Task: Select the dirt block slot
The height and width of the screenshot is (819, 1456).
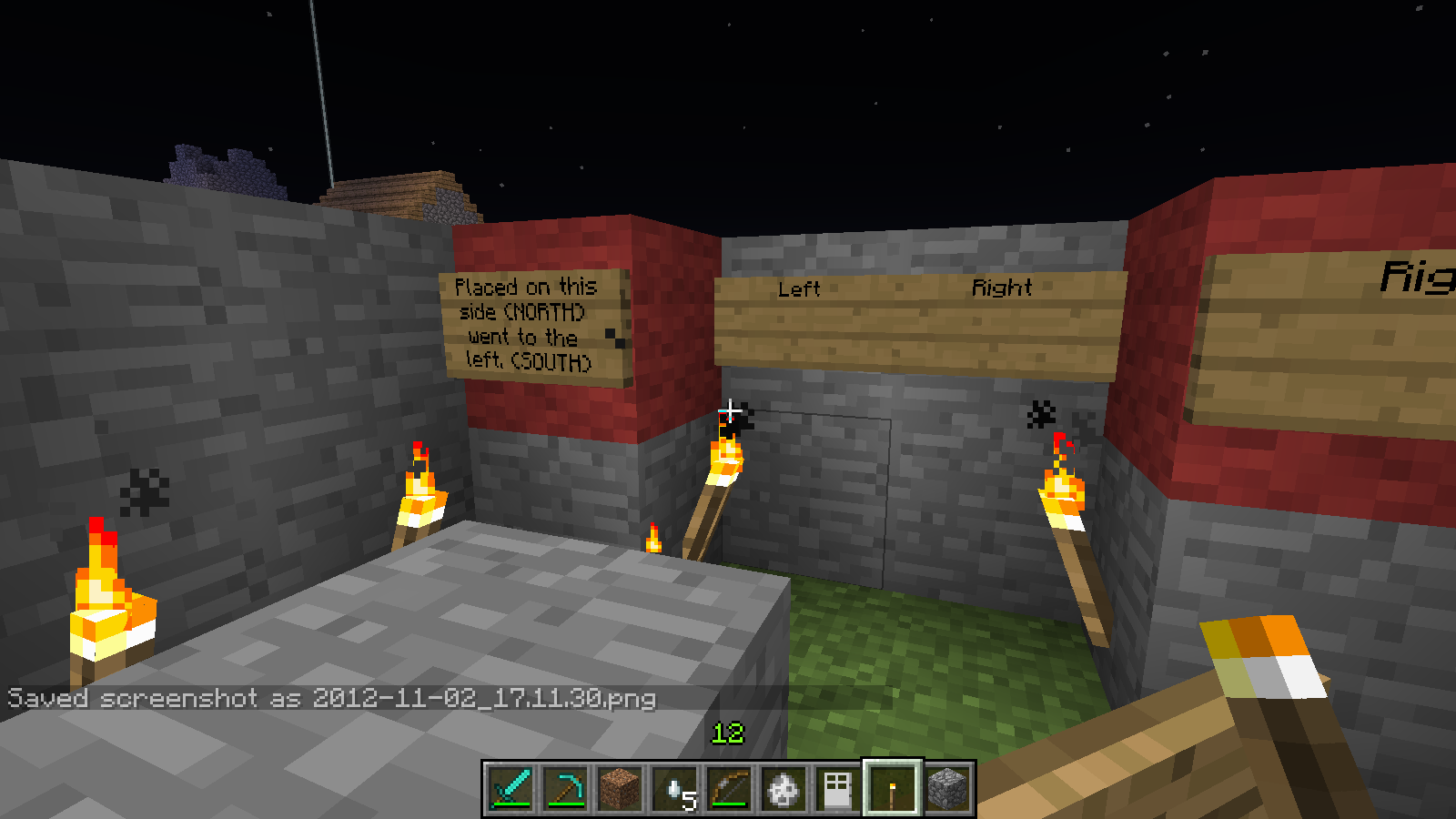Action: pos(620,788)
